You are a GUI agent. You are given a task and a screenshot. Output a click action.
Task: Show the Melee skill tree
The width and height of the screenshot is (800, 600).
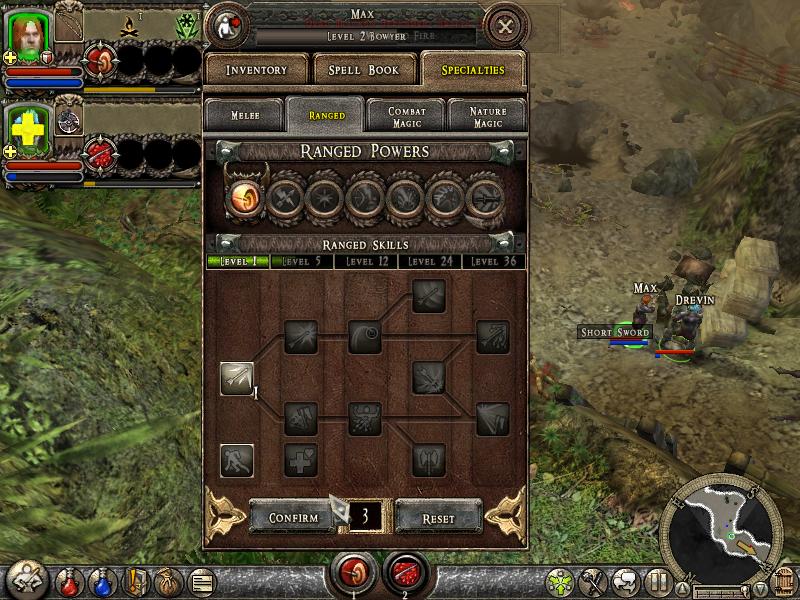[x=245, y=115]
